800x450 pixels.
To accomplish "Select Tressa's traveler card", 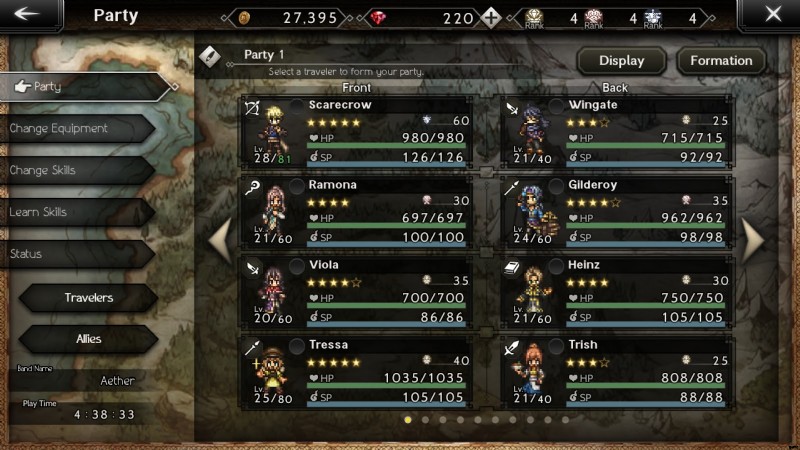I will [357, 371].
